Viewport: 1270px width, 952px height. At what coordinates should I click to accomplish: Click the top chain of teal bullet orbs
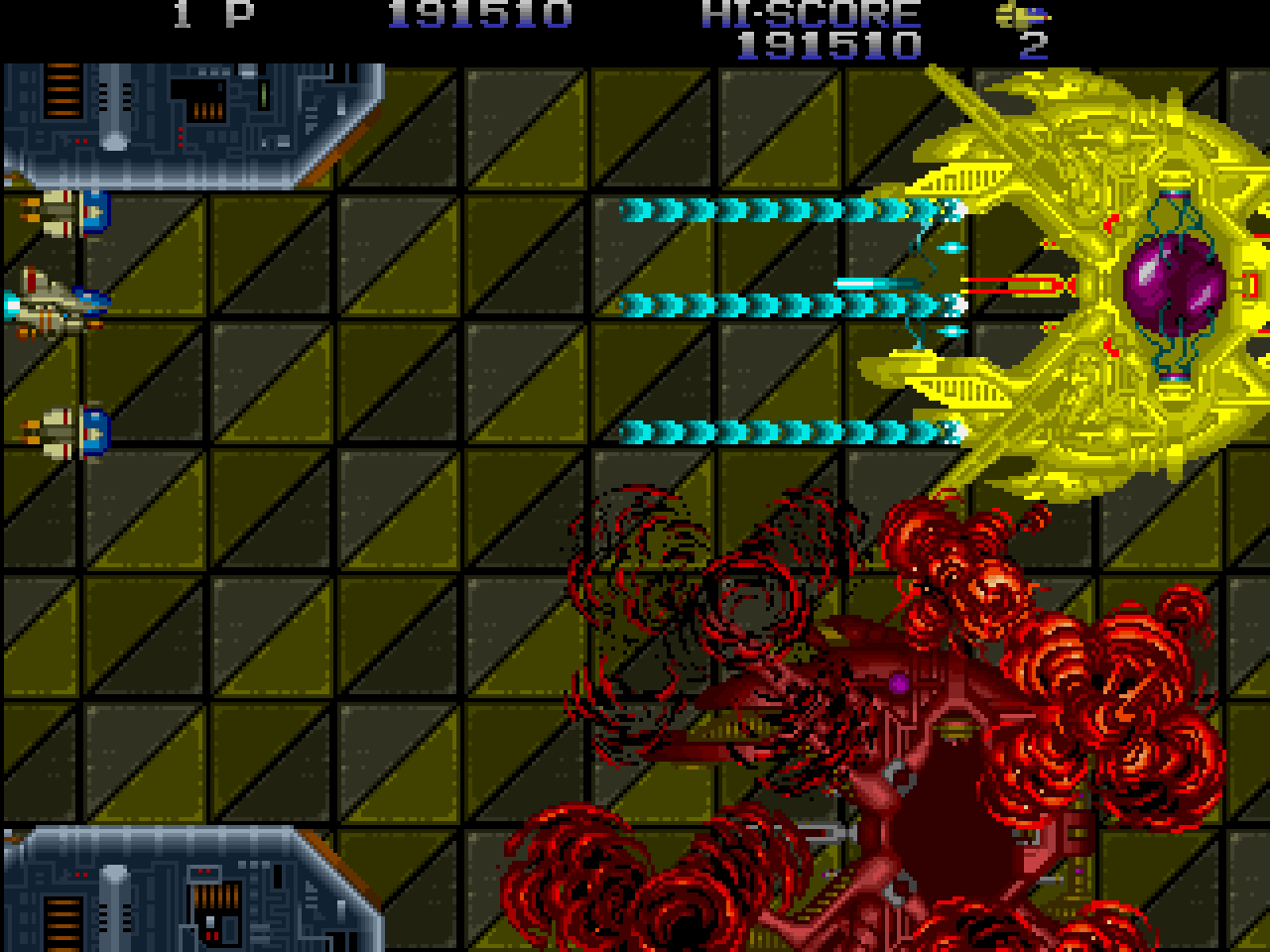click(784, 210)
